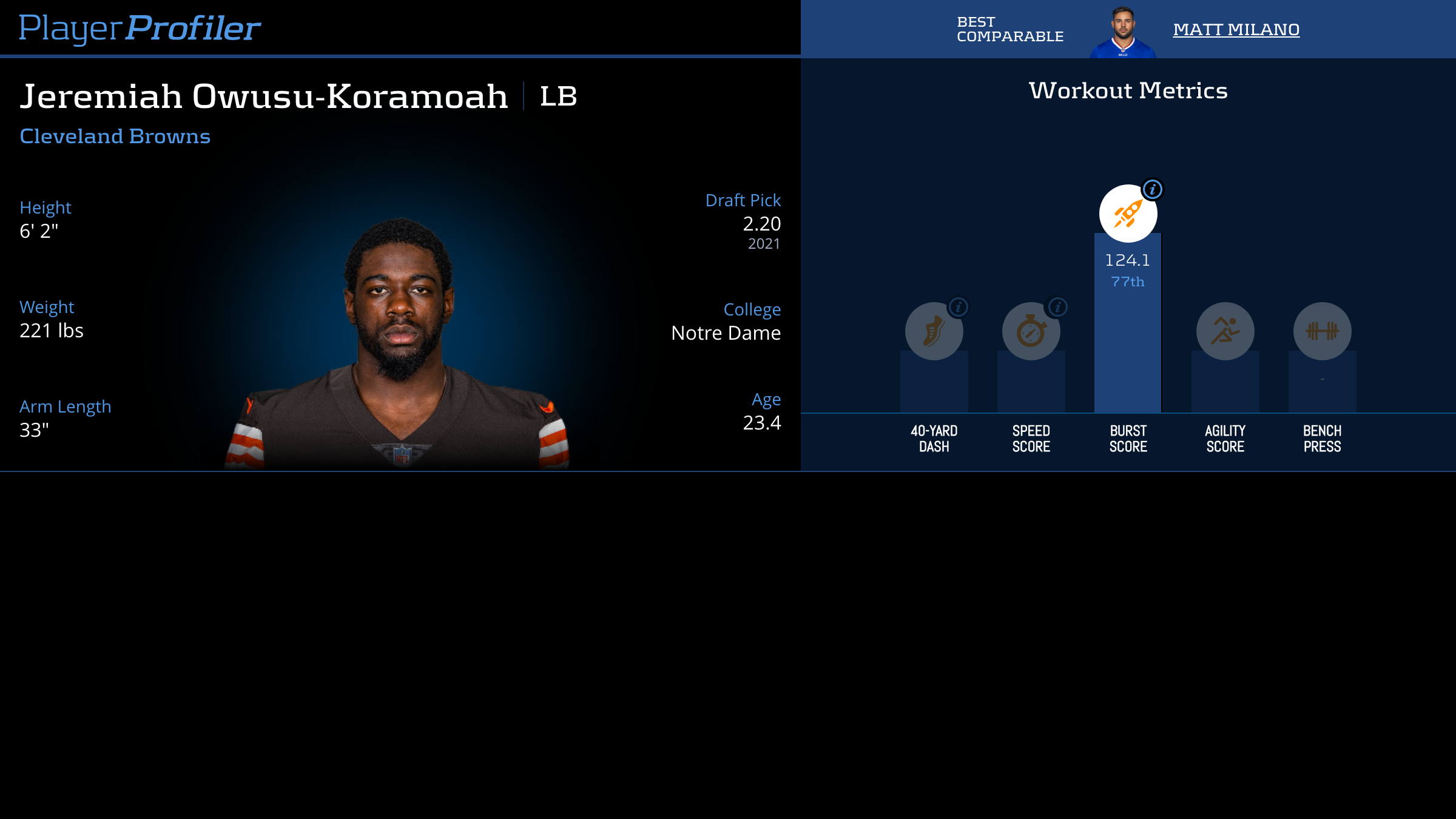Select the Bench Press barbell icon
Screen dimensions: 1456x819
[x=1322, y=331]
